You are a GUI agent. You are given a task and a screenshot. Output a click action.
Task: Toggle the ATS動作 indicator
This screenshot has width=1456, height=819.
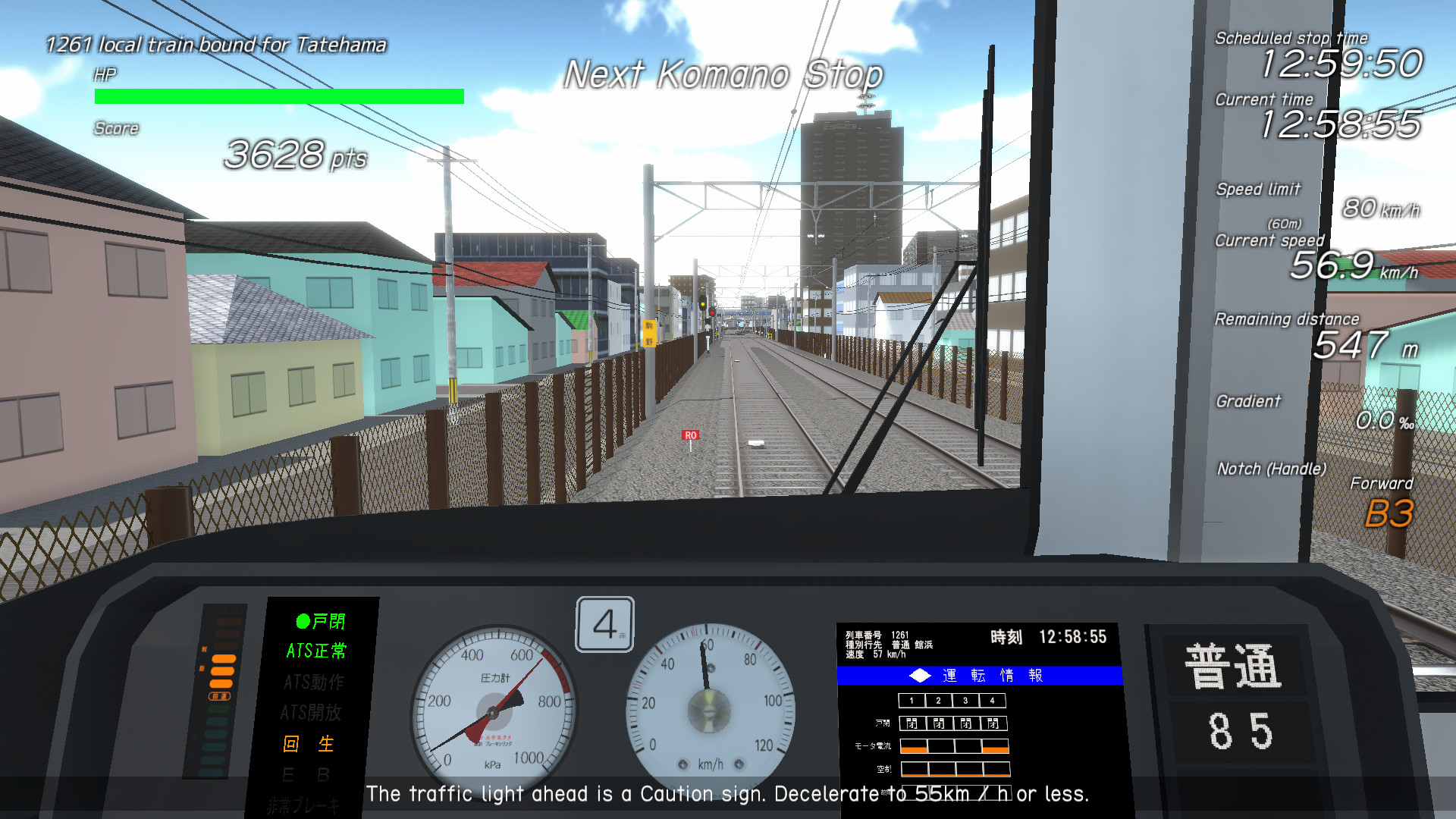click(x=313, y=682)
